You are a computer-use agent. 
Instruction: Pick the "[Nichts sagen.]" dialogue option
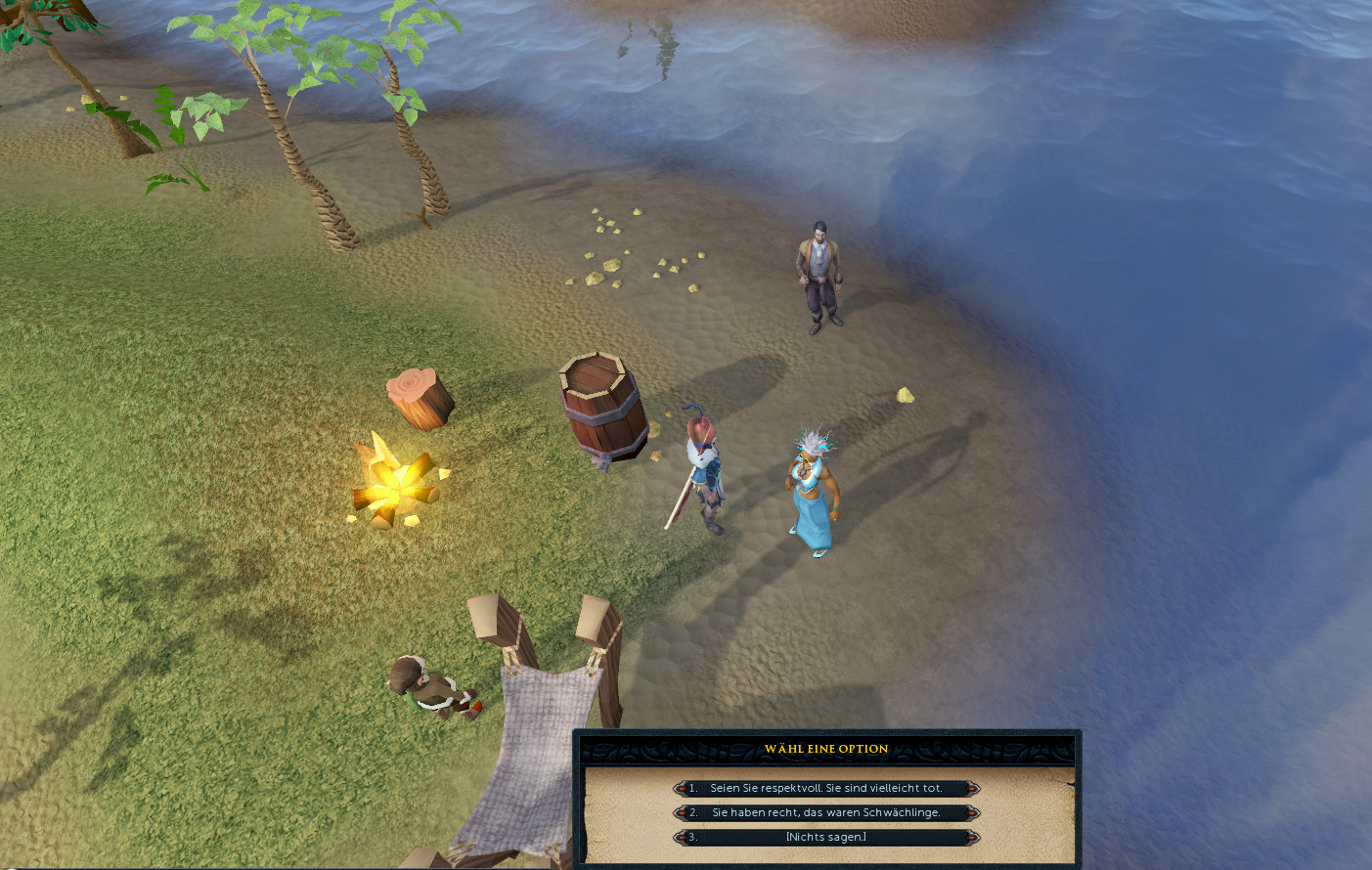coord(826,837)
